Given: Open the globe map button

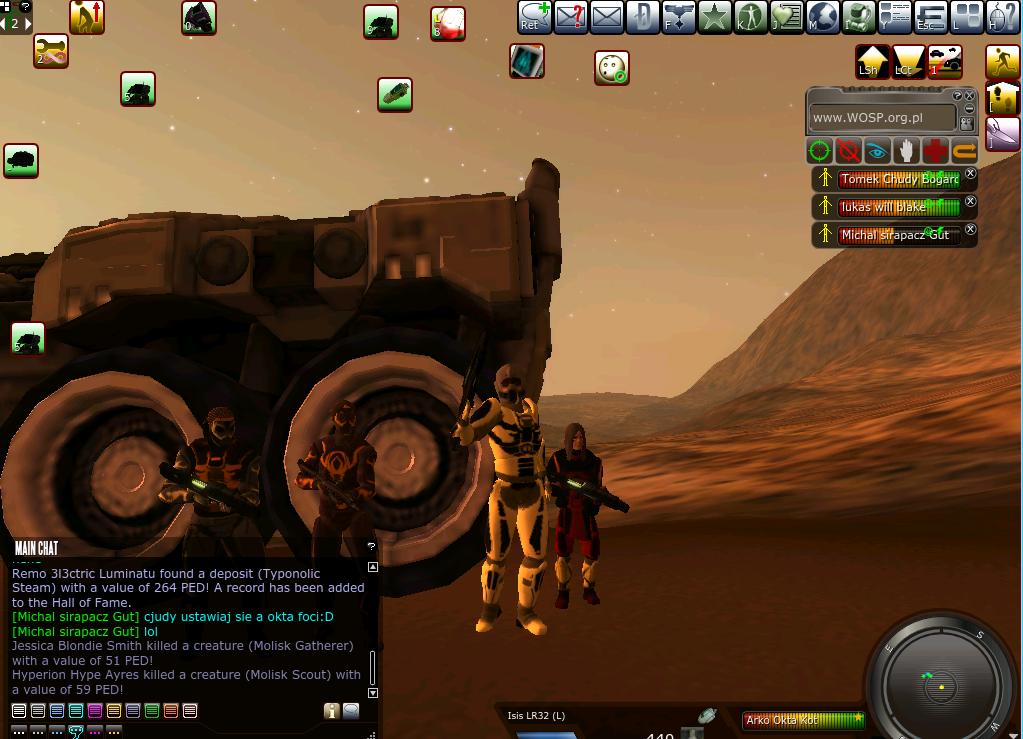Looking at the screenshot, I should coord(822,17).
